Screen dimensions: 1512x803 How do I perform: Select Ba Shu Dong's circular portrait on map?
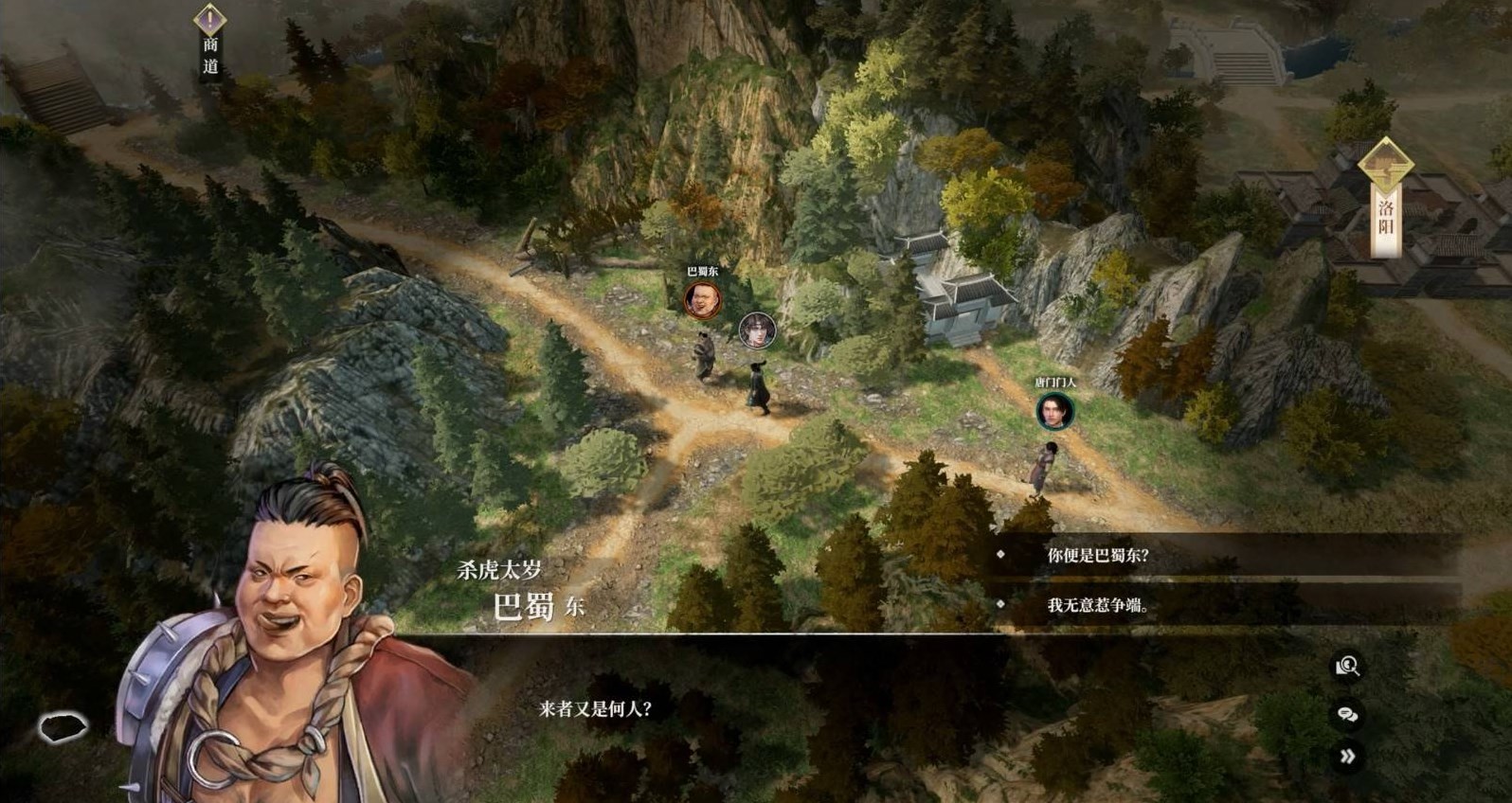[702, 298]
